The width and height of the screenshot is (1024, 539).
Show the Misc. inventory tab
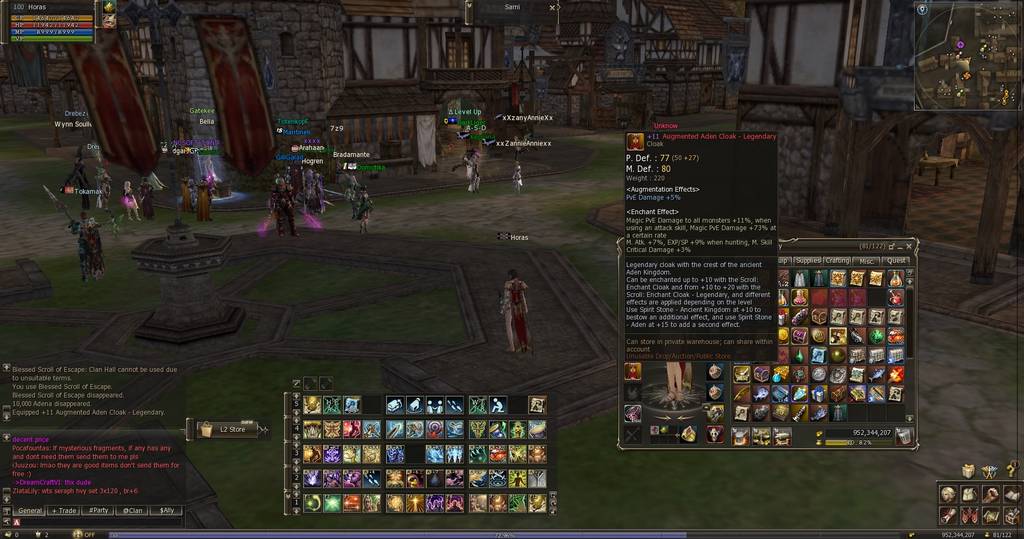coord(866,261)
